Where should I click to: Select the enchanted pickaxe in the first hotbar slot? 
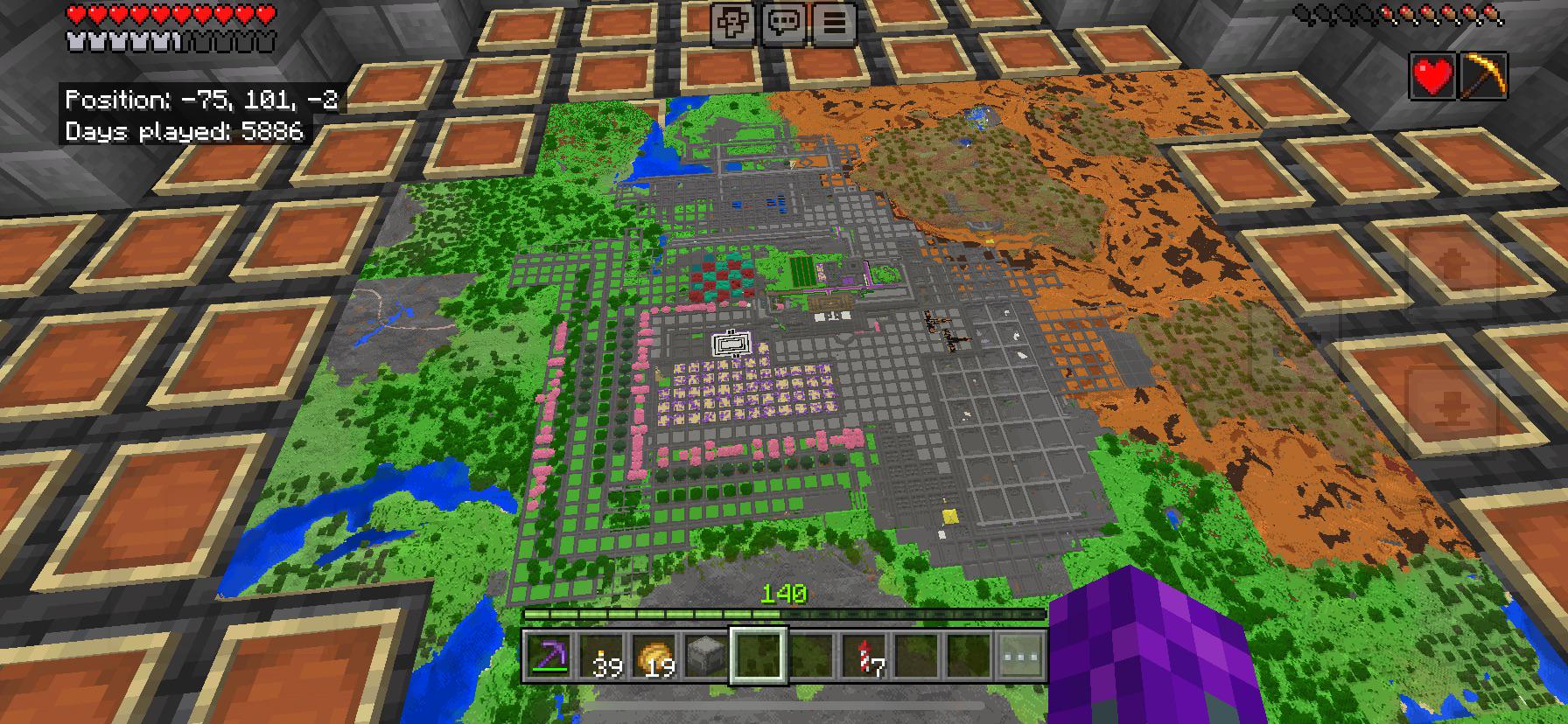click(x=548, y=665)
